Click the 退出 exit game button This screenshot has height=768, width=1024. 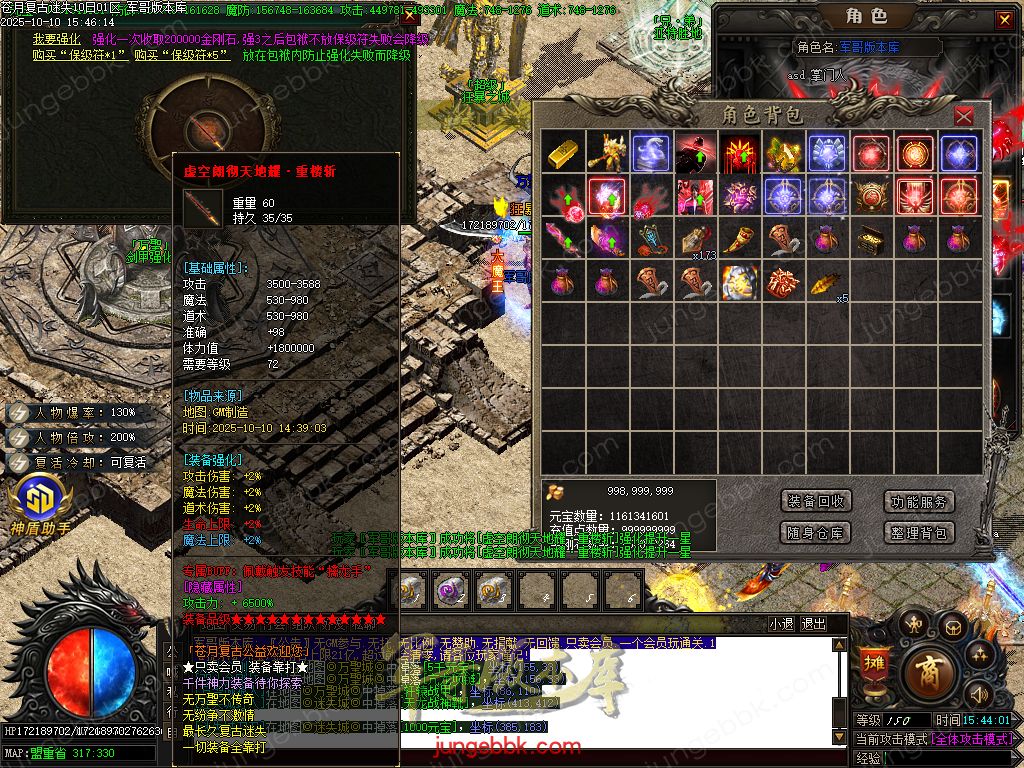(x=813, y=624)
